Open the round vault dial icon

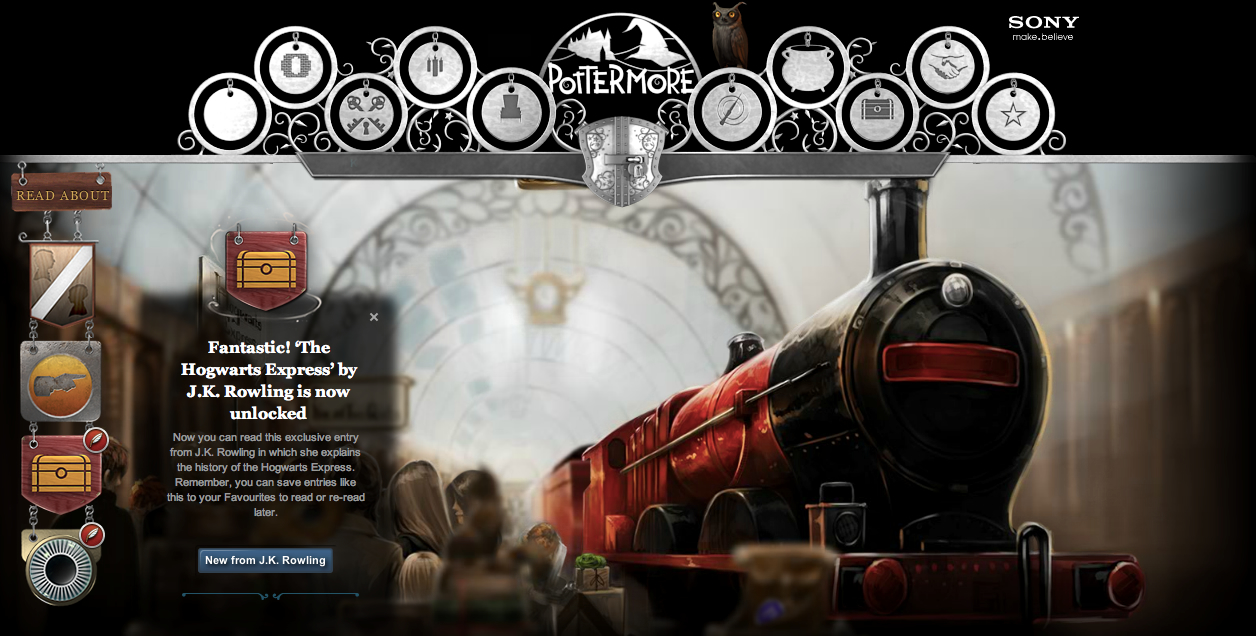60,568
